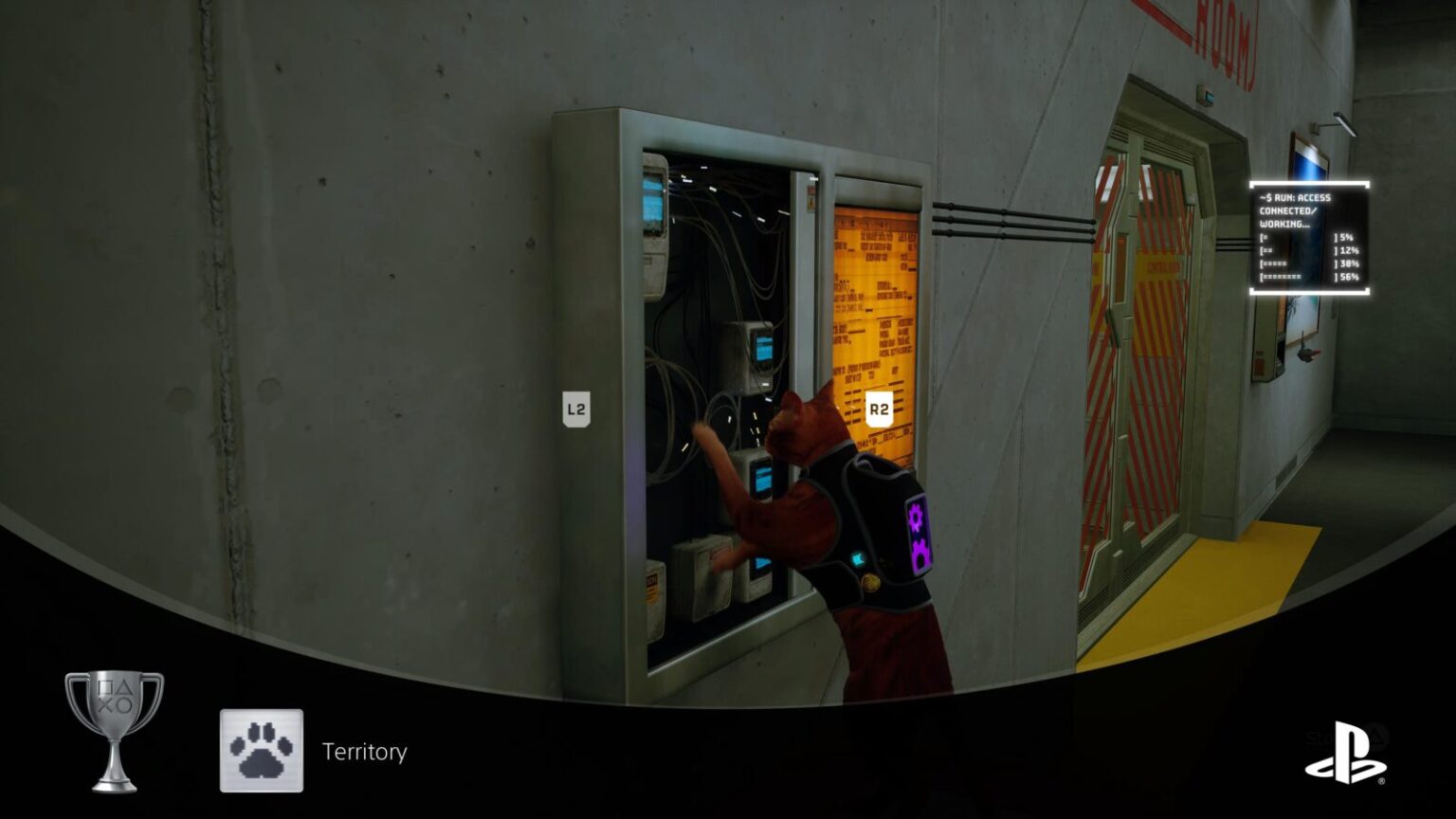The width and height of the screenshot is (1456, 819).
Task: Click the gear emblem on the backpack
Action: (x=918, y=518)
